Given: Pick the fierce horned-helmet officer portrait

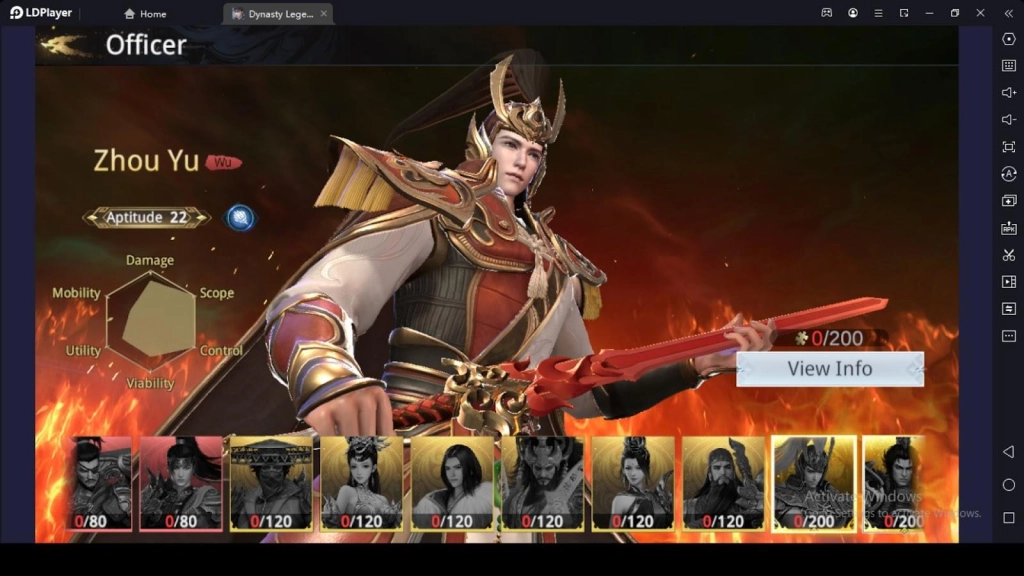Looking at the screenshot, I should tap(542, 482).
